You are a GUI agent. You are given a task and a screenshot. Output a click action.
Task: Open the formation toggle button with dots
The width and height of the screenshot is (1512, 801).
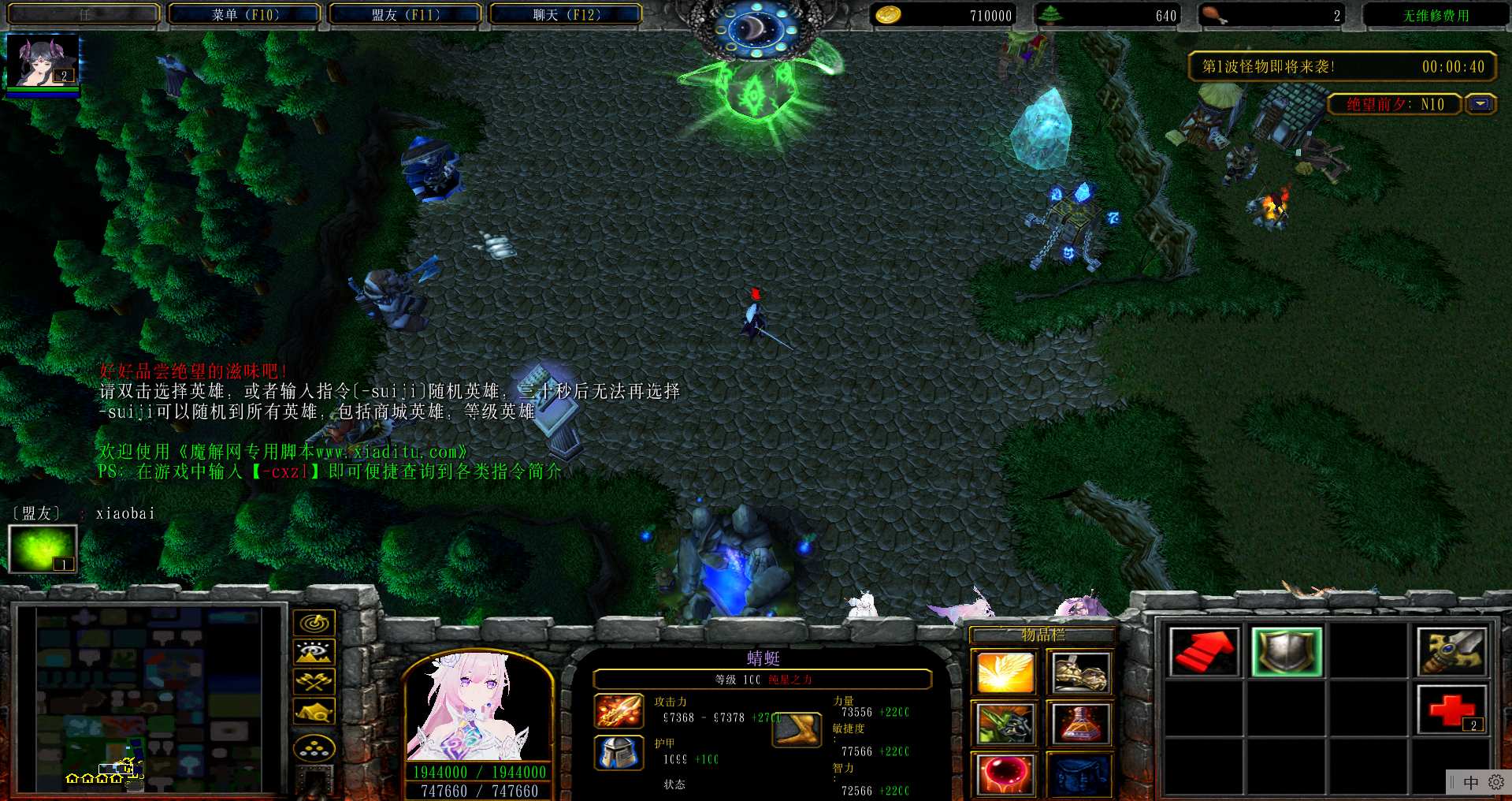(x=314, y=748)
